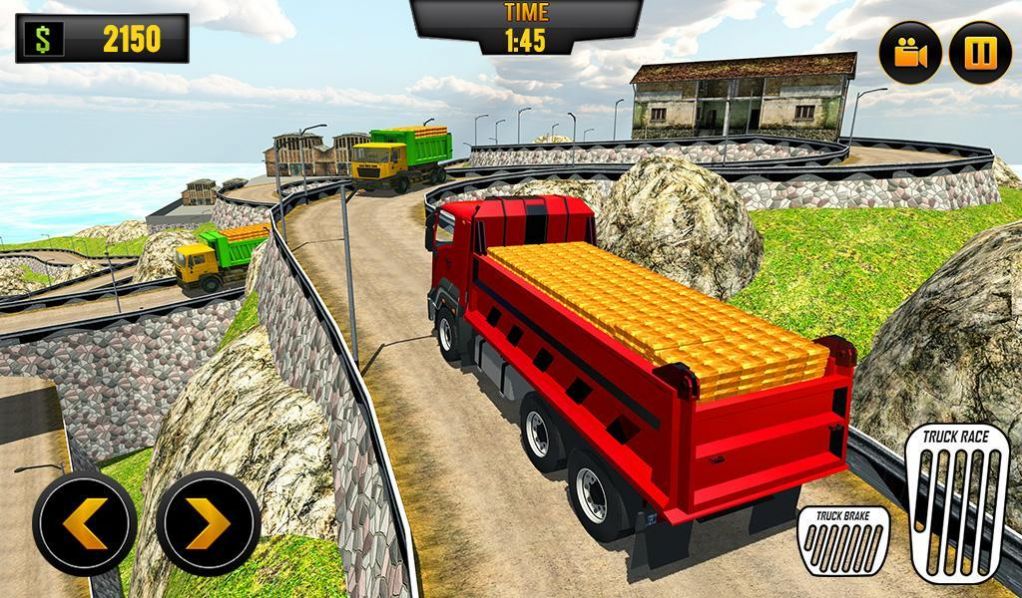Viewport: 1022px width, 598px height.
Task: Hit the Truck Race accelerator pedal
Action: pos(956,502)
